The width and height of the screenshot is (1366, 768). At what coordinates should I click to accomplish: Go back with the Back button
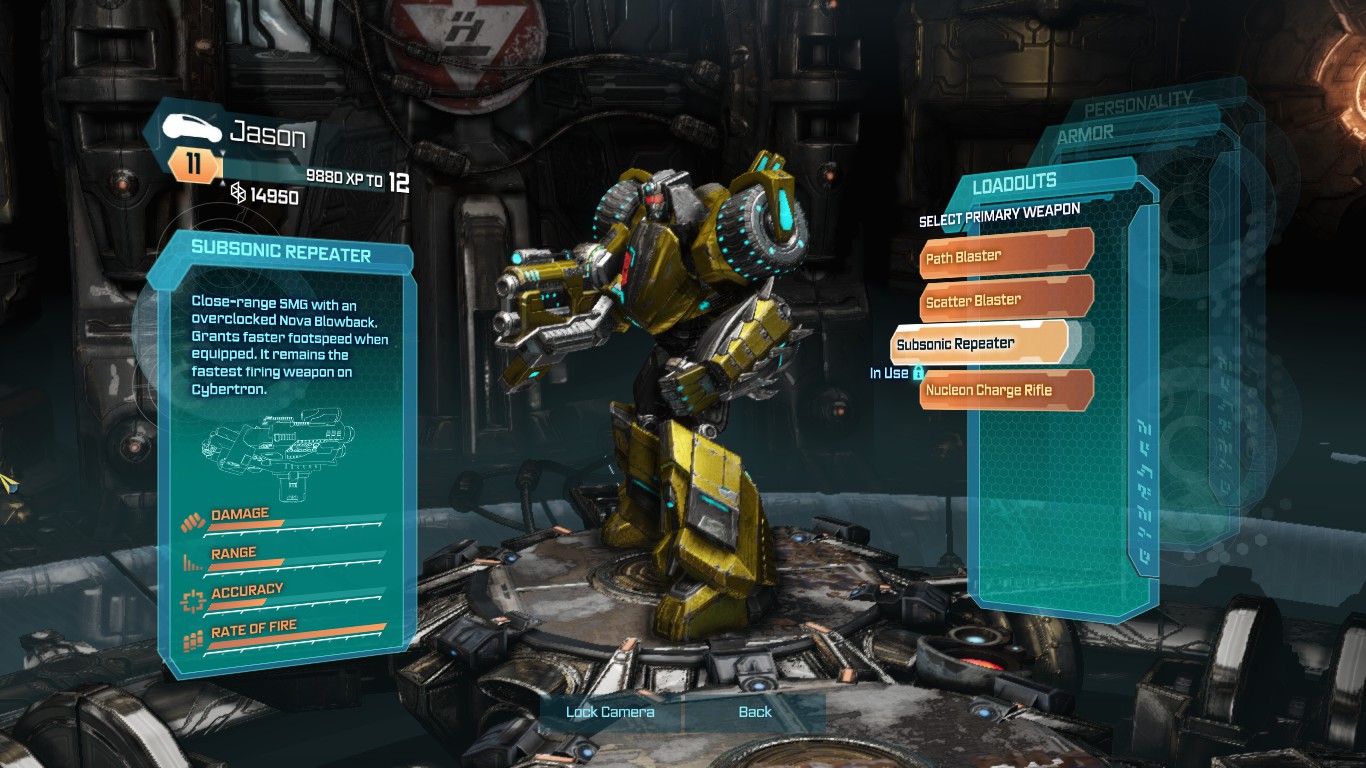(755, 712)
